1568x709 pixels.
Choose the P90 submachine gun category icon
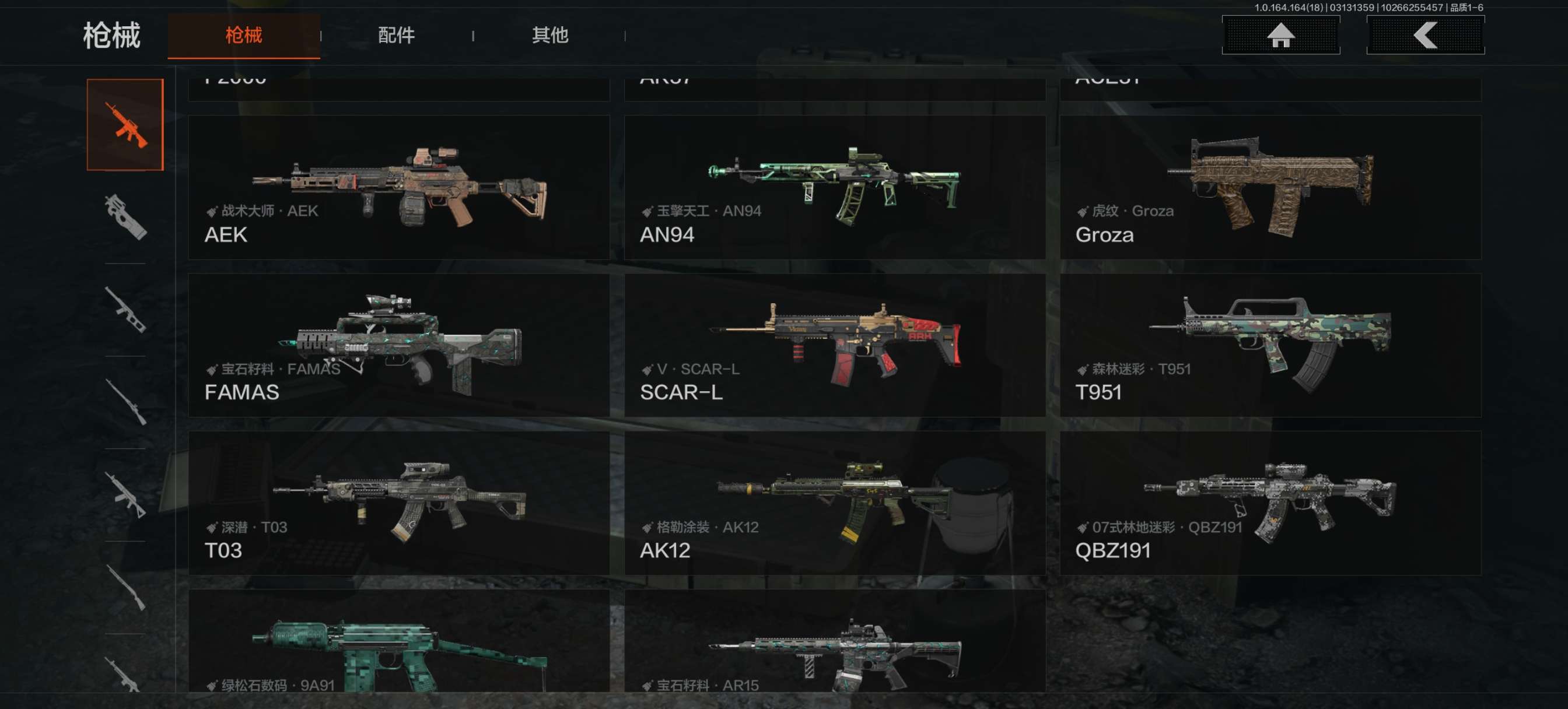pyautogui.click(x=125, y=217)
